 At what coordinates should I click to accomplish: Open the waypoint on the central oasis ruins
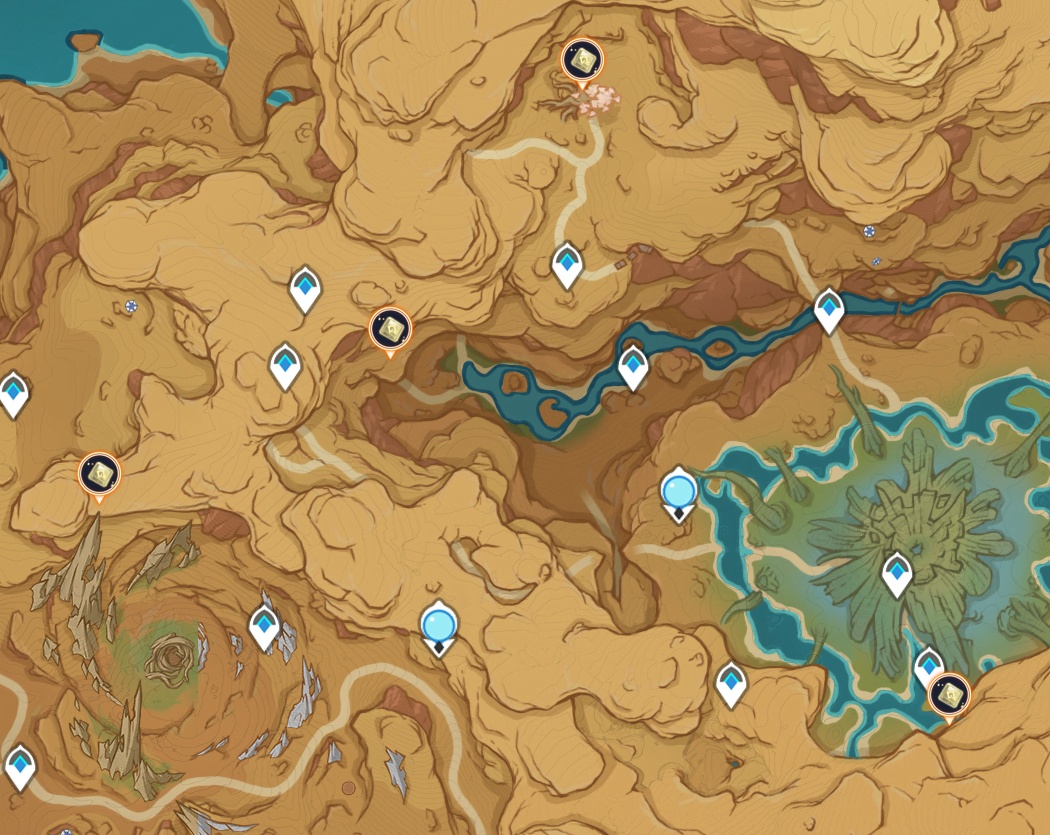point(897,573)
